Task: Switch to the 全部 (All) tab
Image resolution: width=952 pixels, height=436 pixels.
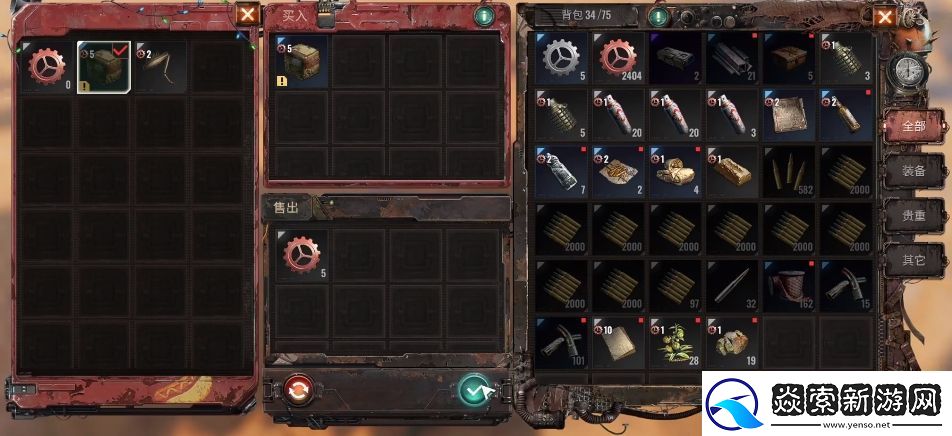Action: 913,126
